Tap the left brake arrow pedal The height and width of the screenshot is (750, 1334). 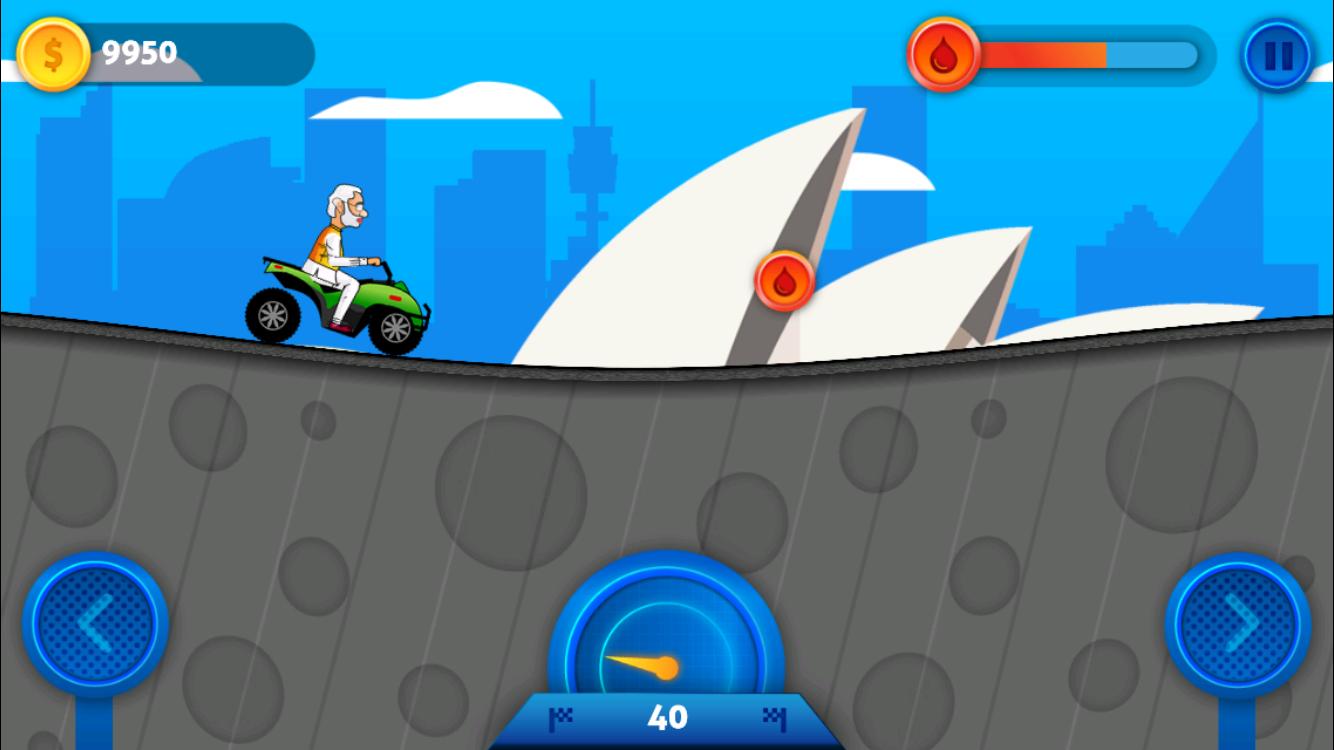[95, 622]
